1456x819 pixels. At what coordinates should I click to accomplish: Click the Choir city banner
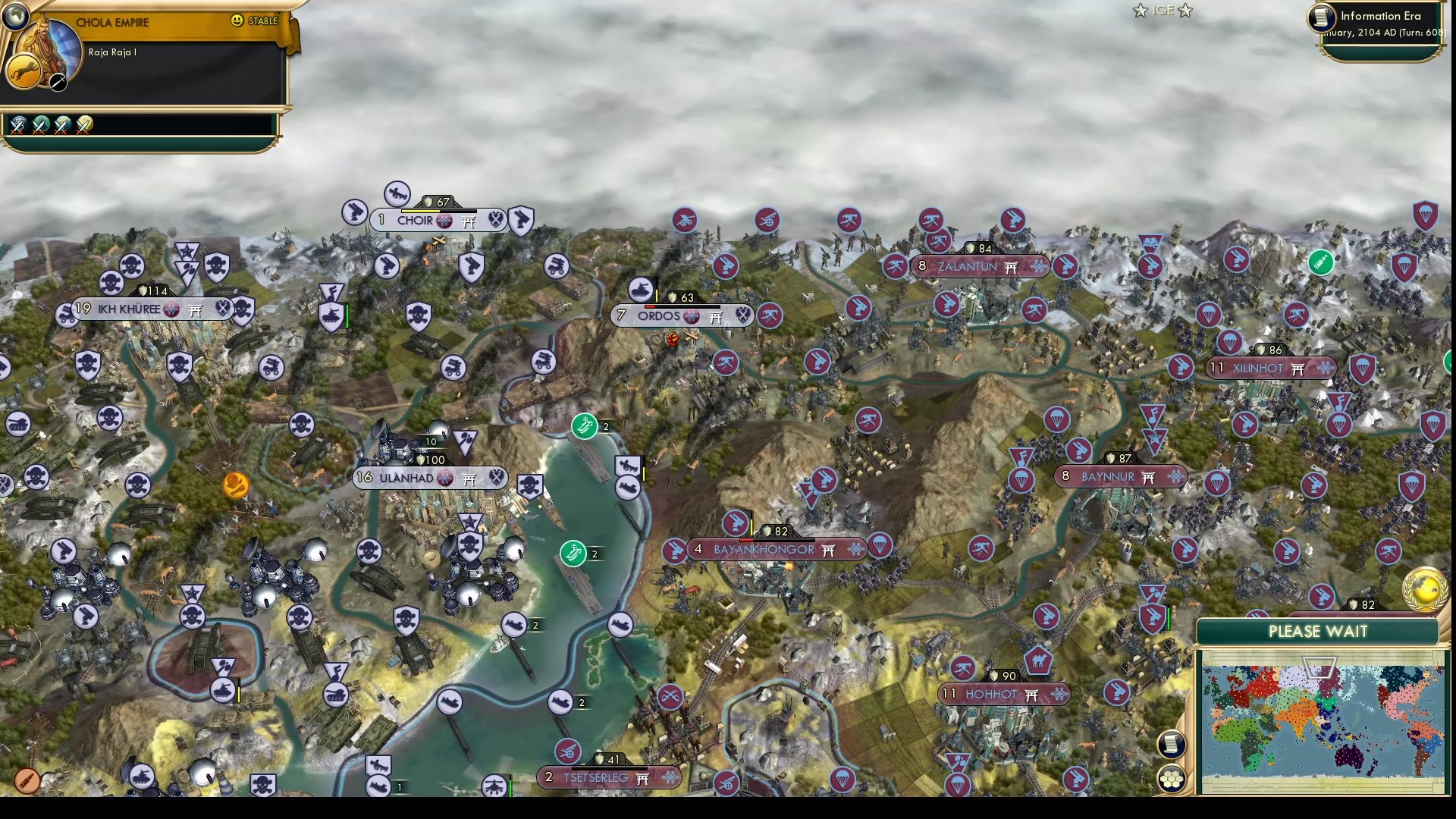click(x=416, y=220)
